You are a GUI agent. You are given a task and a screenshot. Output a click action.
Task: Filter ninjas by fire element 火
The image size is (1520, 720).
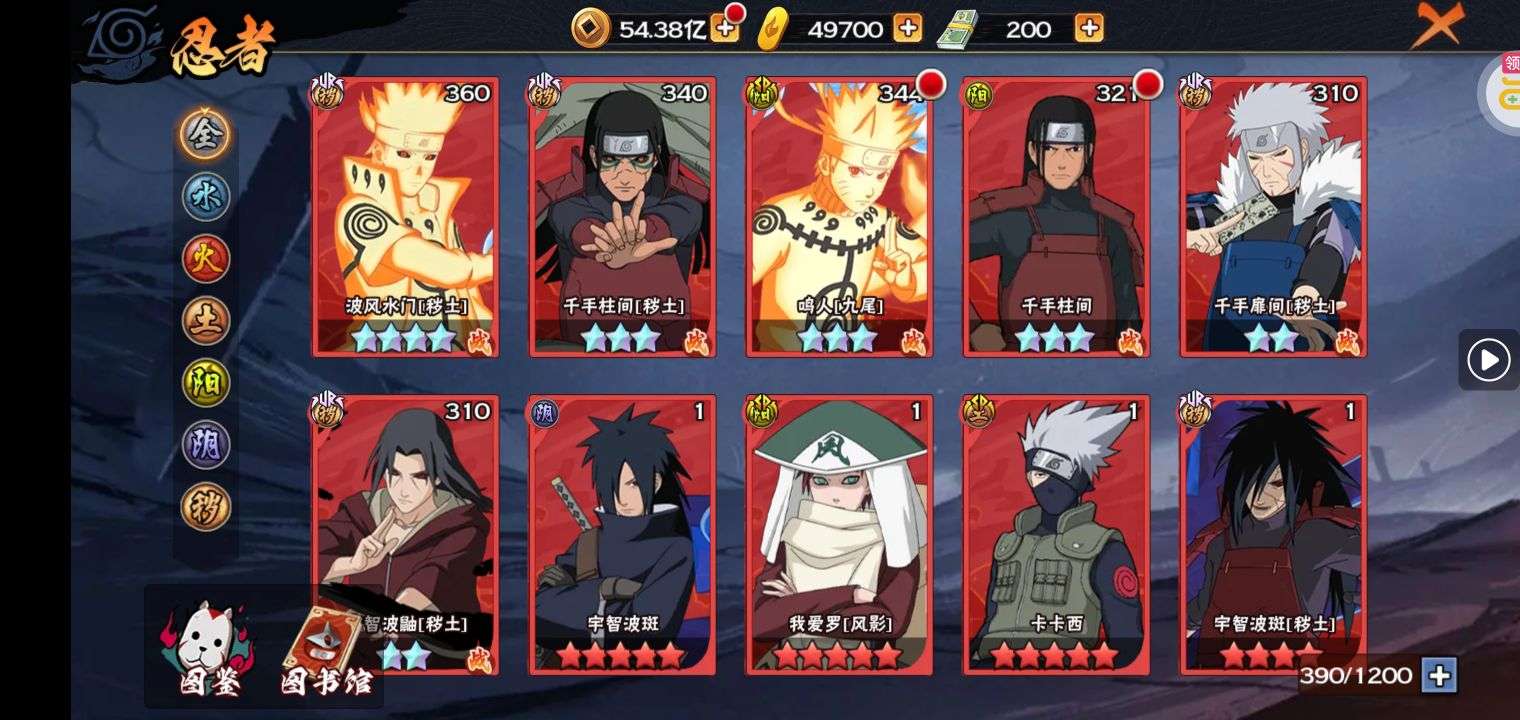click(x=206, y=258)
